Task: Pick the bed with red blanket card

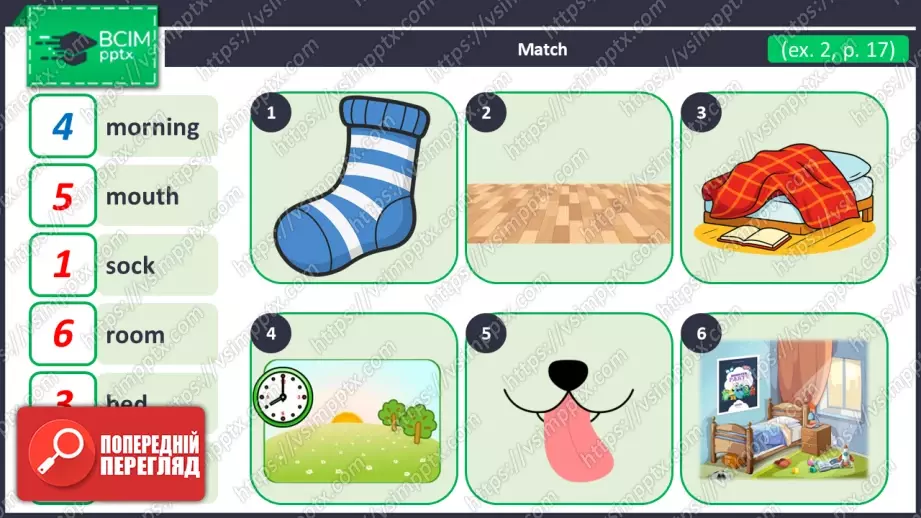Action: [x=784, y=187]
